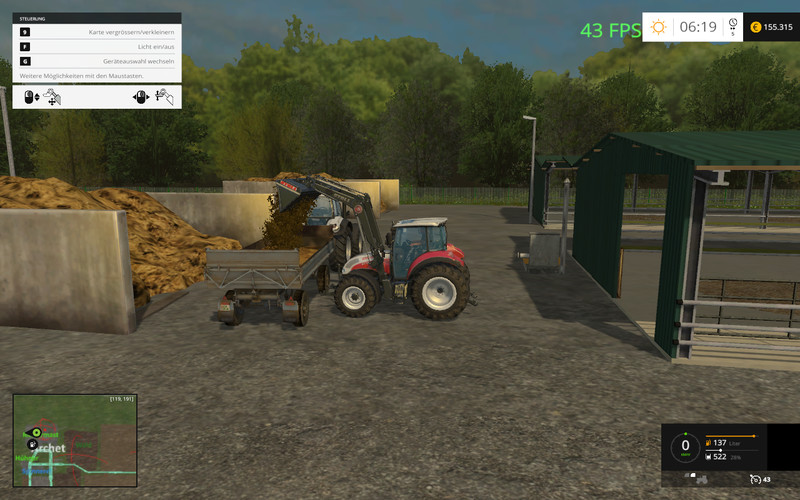800x500 pixels.
Task: Click the euro coin money icon
Action: coord(756,27)
